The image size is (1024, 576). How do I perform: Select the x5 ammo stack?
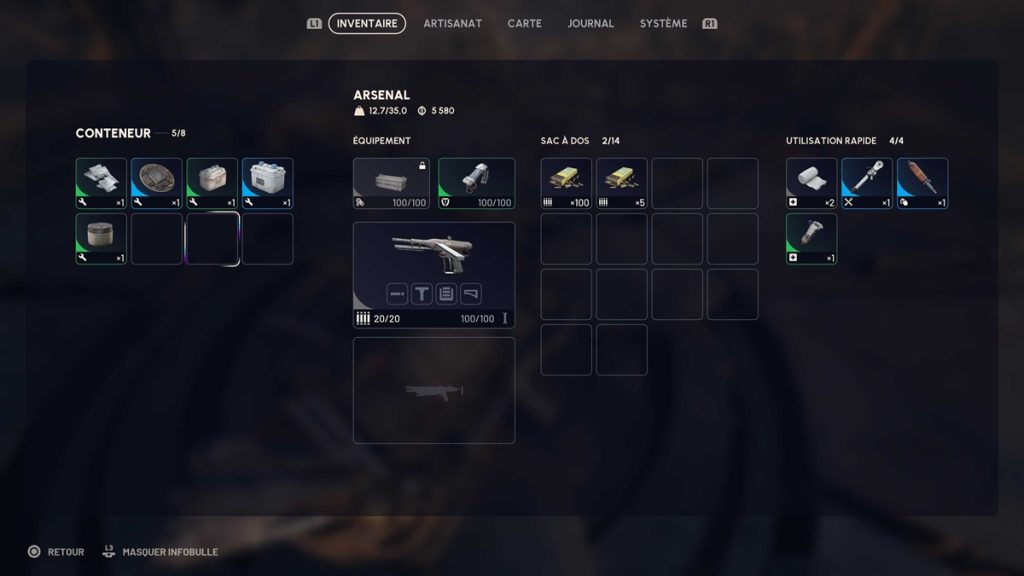point(621,183)
